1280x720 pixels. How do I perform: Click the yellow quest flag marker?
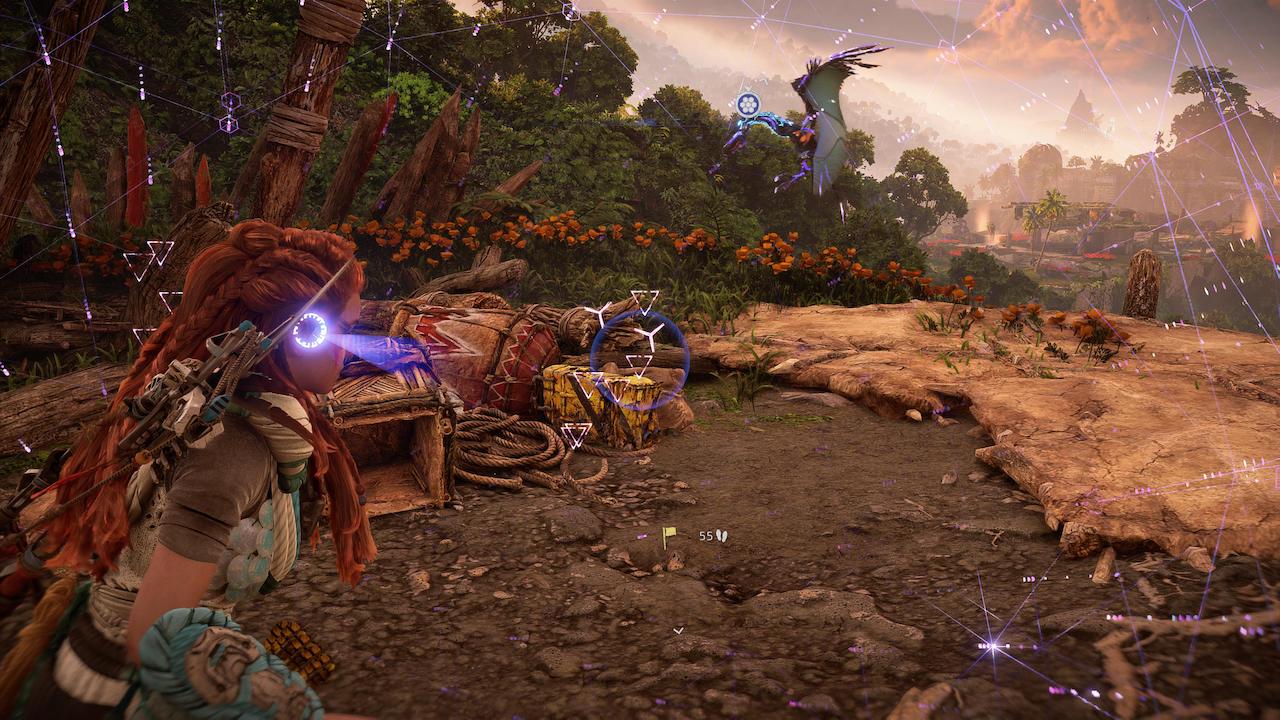668,533
